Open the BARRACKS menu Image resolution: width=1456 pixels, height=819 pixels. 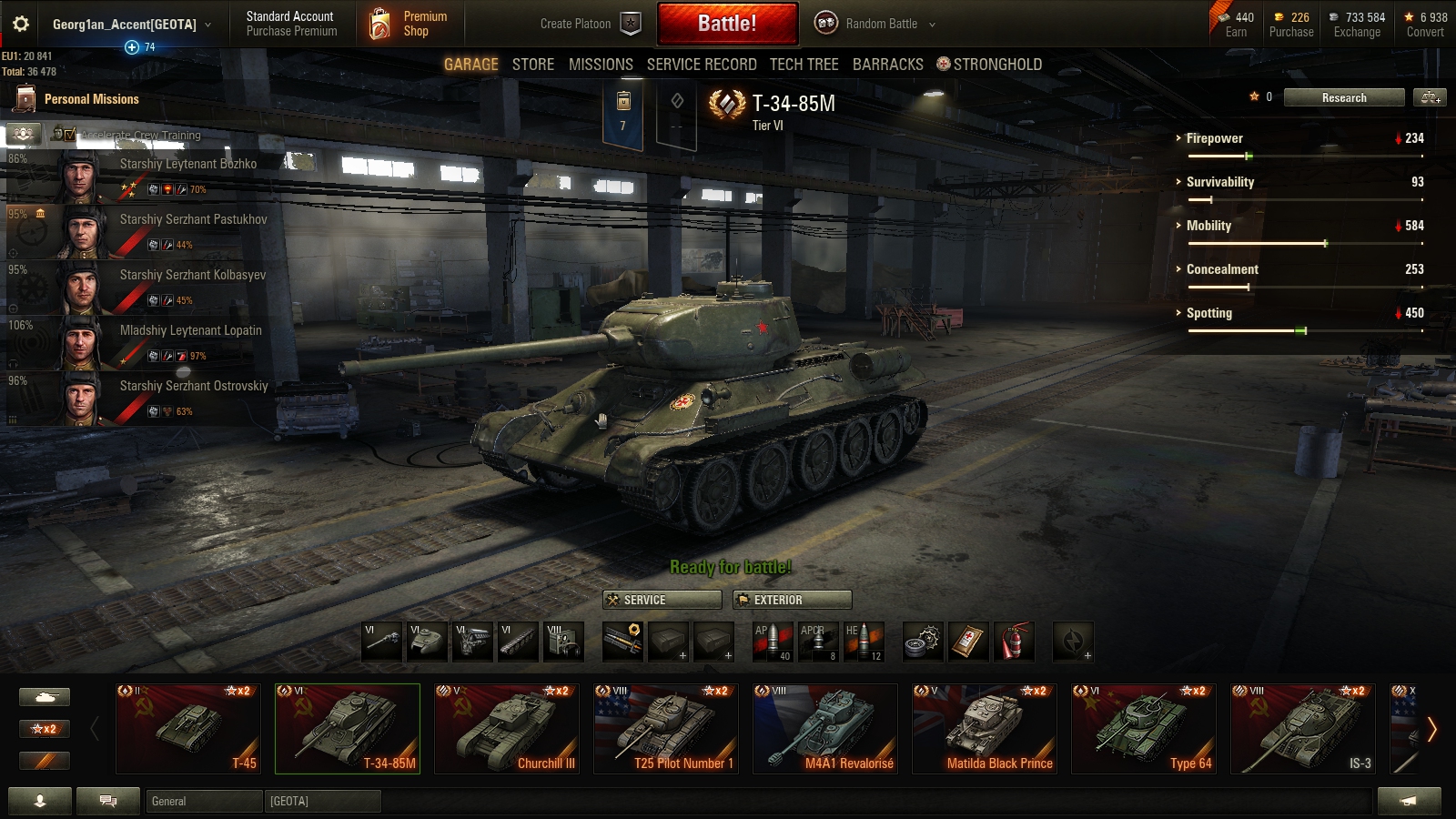click(x=887, y=64)
